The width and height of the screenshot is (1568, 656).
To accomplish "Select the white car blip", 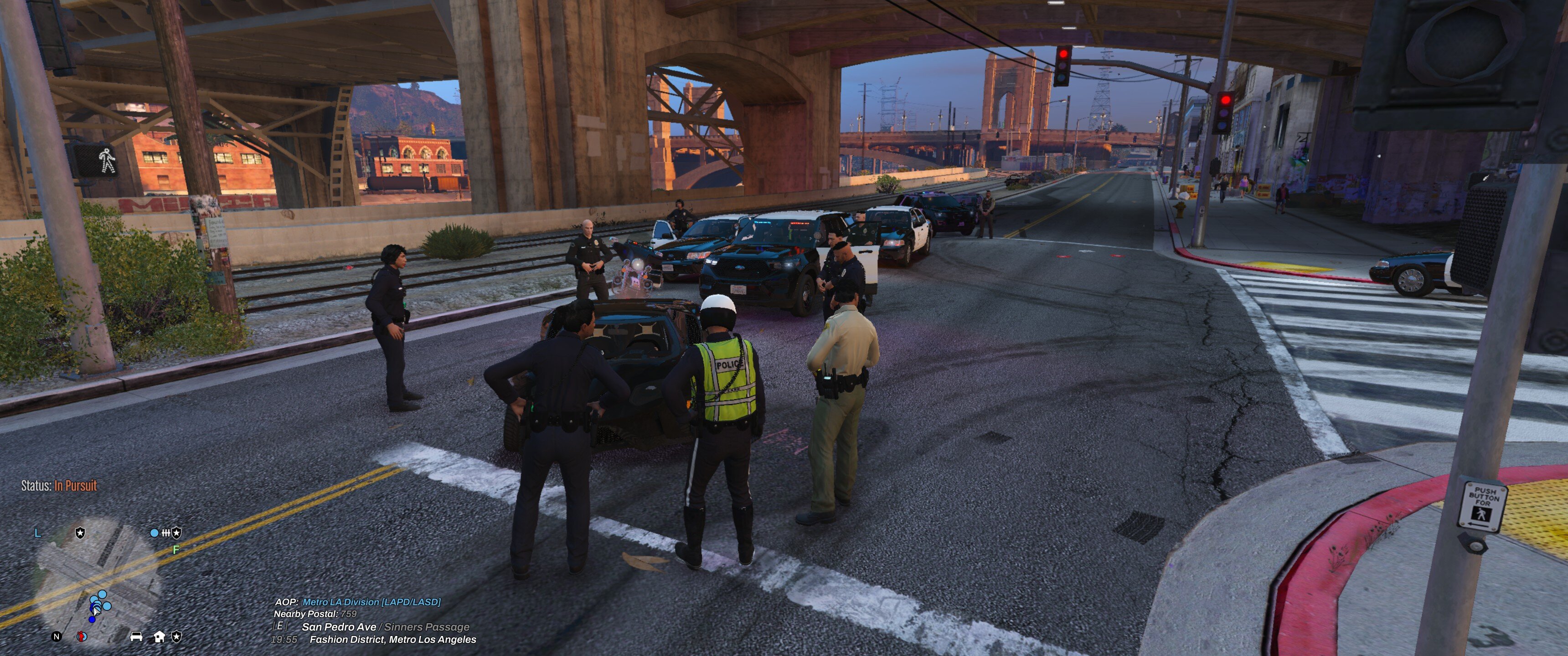I will (x=136, y=636).
